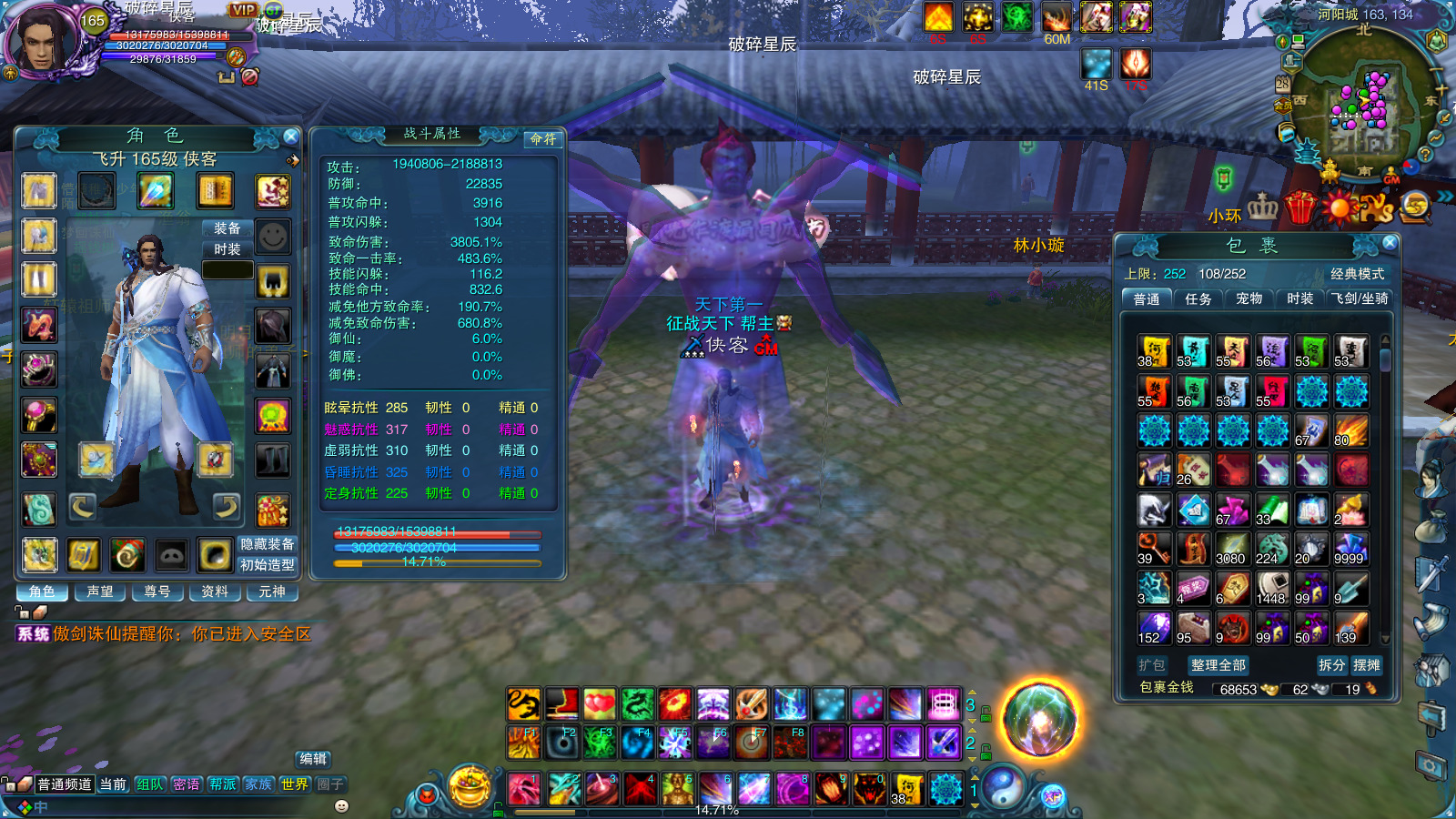This screenshot has width=1456, height=819.
Task: Click the 初始造型 default look button
Action: click(267, 565)
